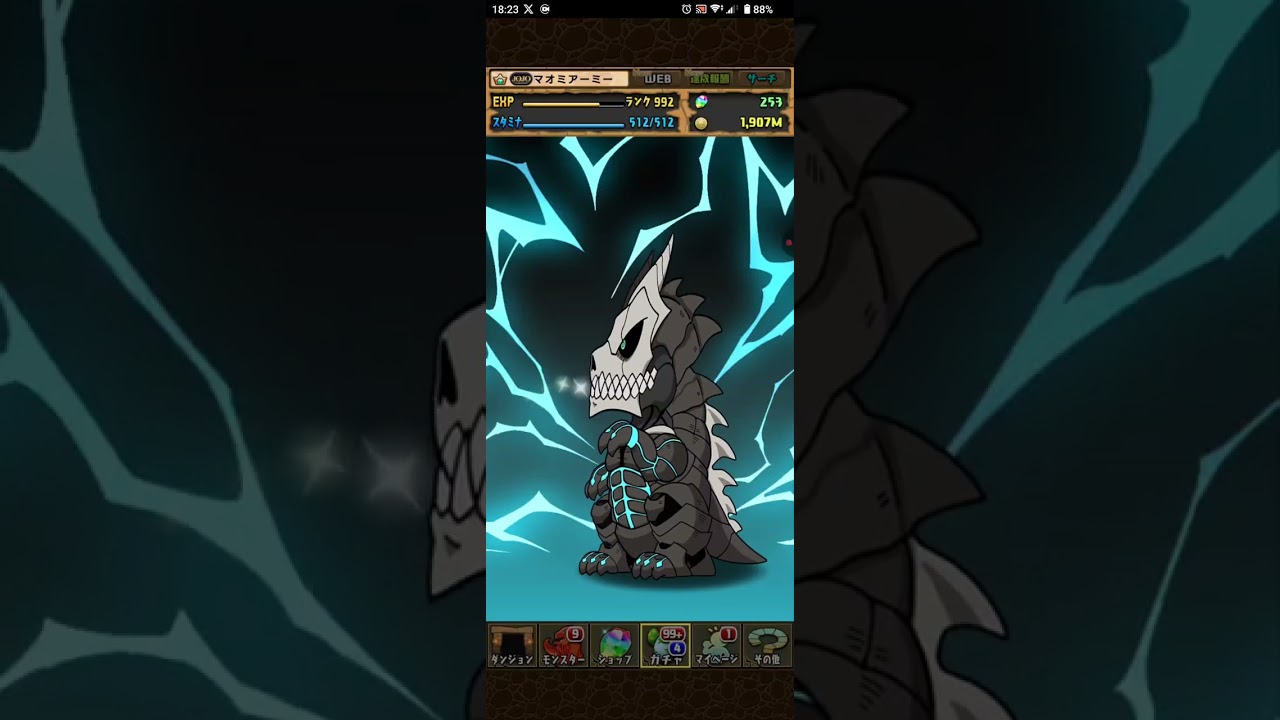This screenshot has width=1280, height=720.
Task: Open the その他 (Others) menu
Action: (x=767, y=645)
